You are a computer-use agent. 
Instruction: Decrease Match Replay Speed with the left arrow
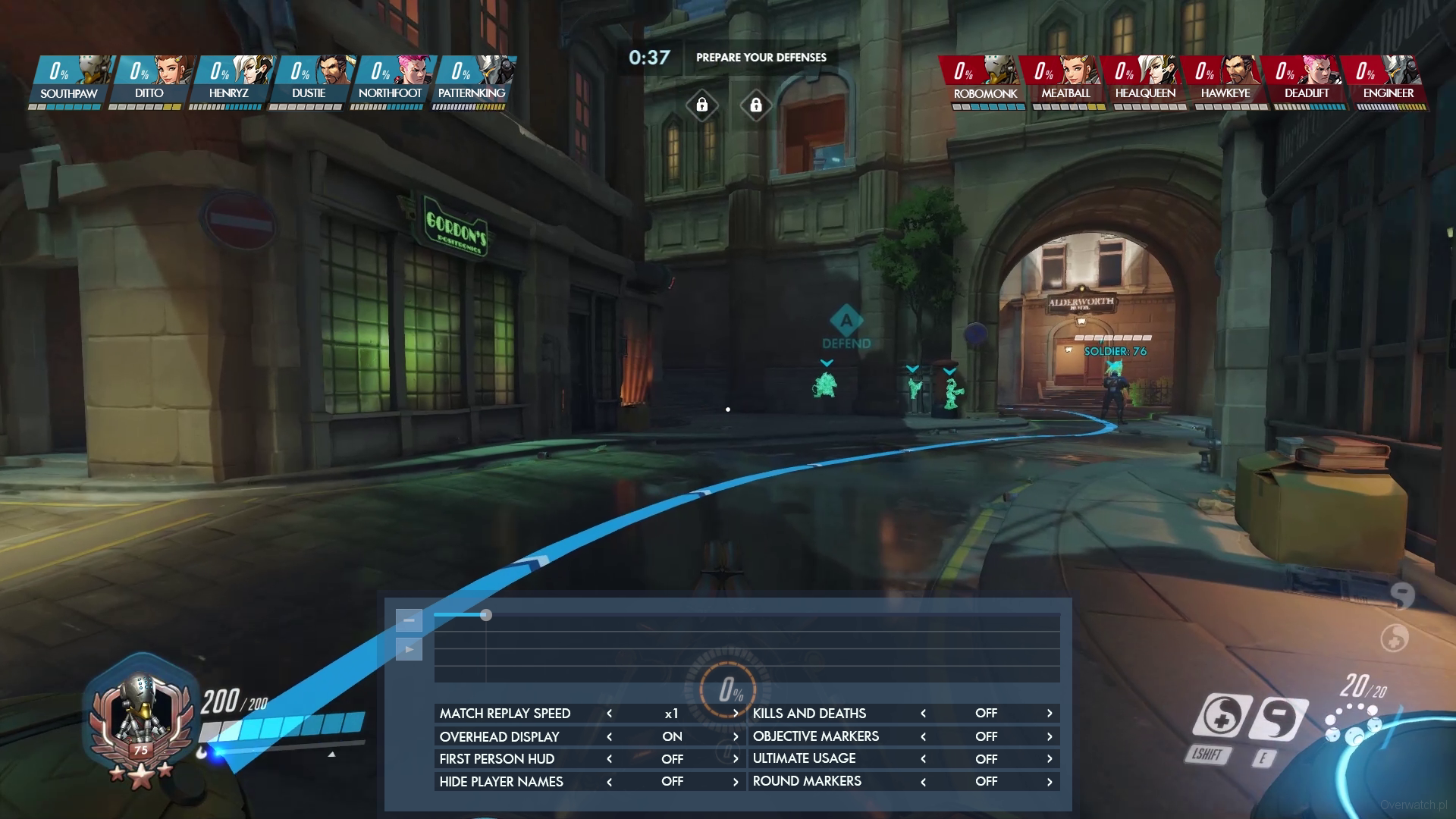tap(609, 714)
